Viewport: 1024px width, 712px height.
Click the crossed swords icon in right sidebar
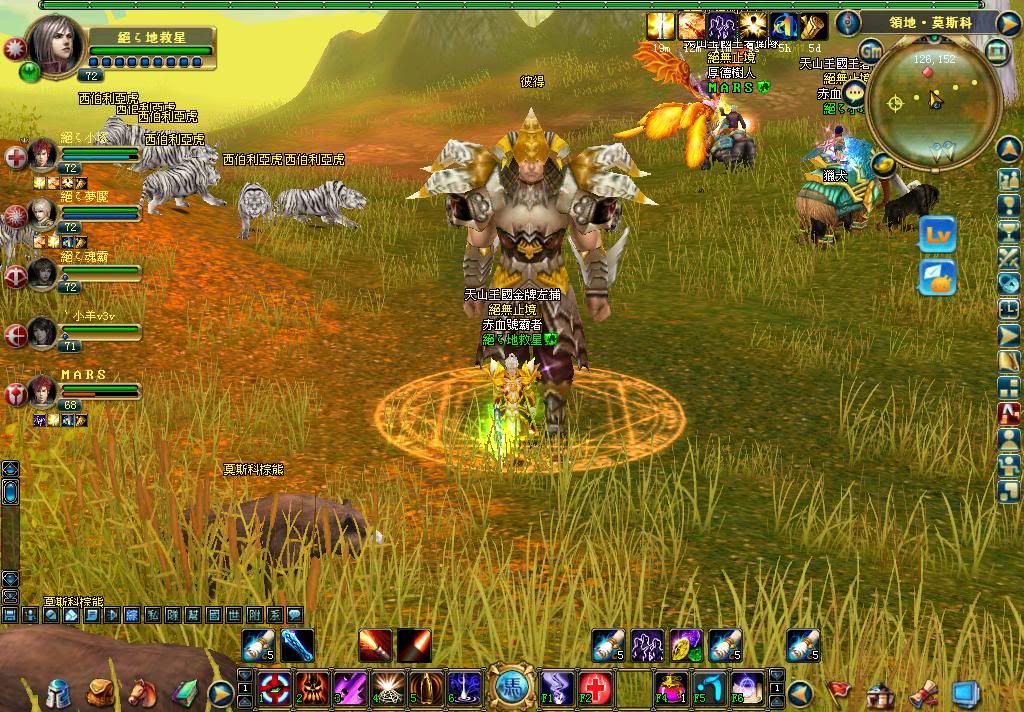coord(1009,256)
